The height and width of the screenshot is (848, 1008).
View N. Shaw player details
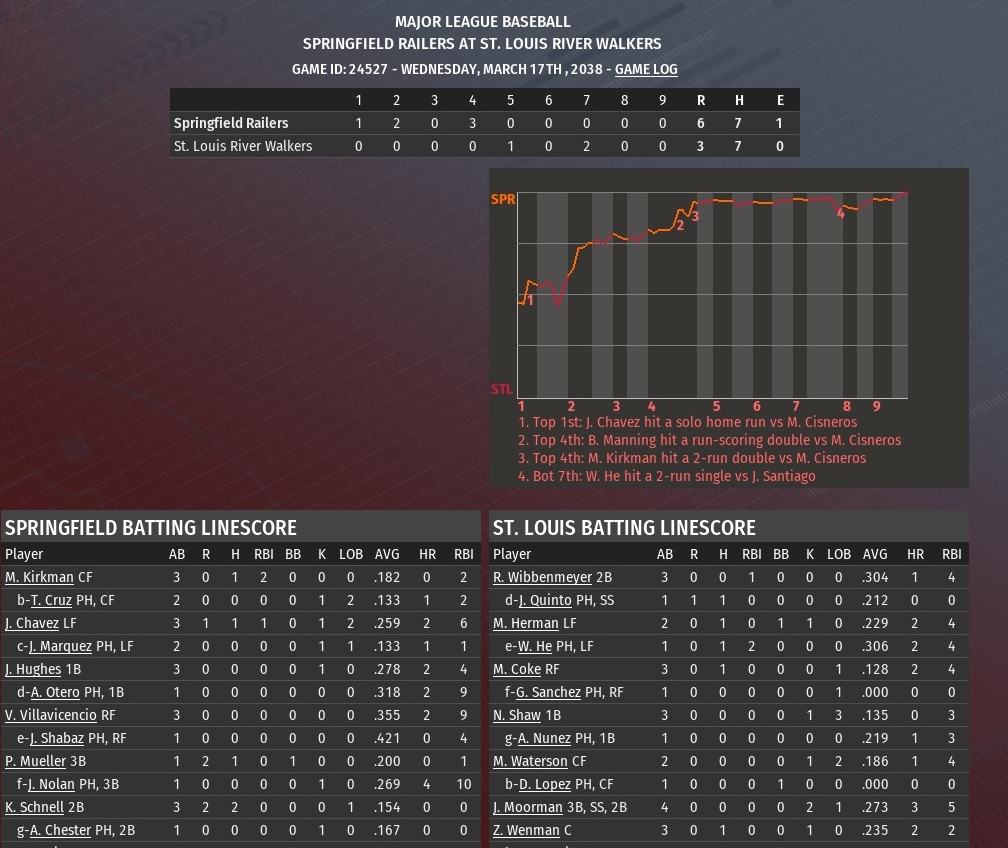point(517,715)
